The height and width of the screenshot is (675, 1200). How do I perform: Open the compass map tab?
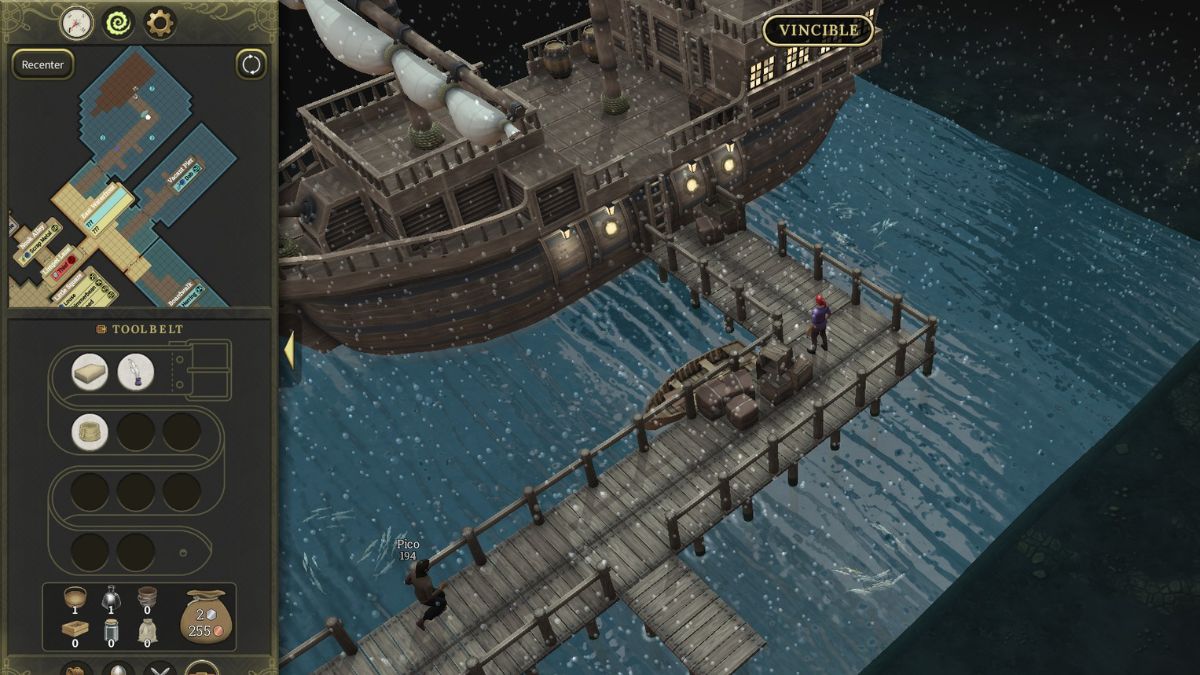coord(77,22)
